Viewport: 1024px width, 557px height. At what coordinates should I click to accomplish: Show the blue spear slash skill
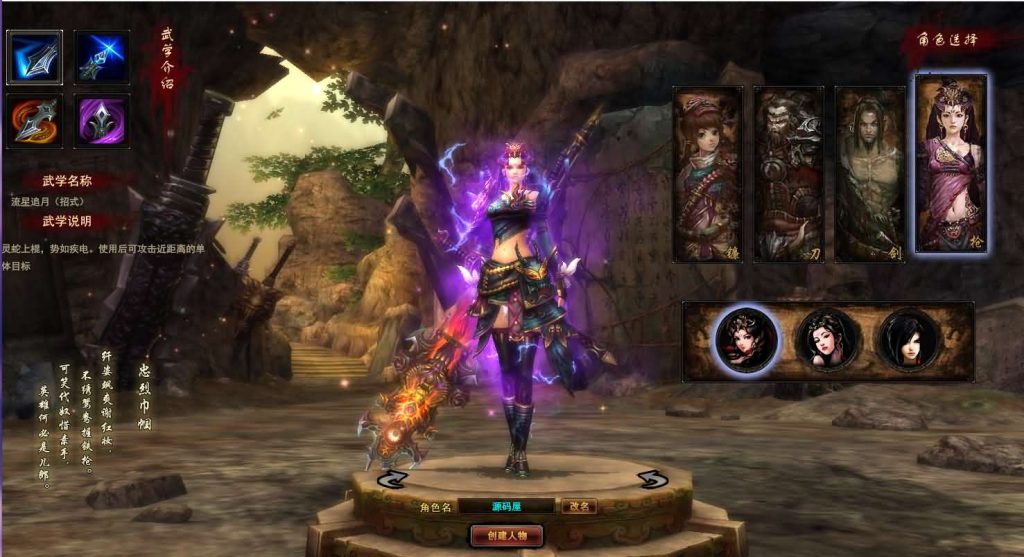[x=35, y=57]
